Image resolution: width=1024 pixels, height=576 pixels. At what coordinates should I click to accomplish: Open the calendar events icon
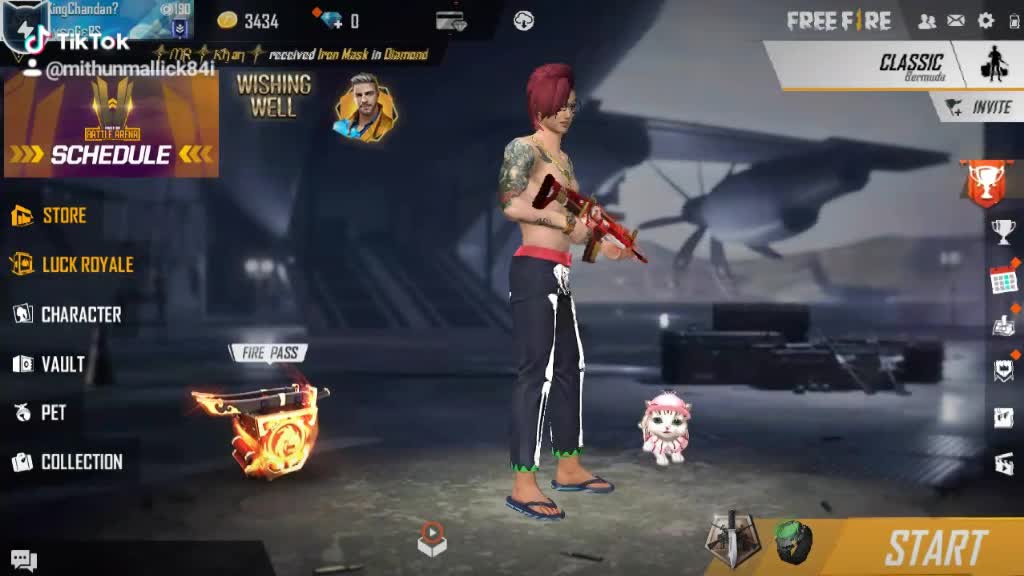1003,279
